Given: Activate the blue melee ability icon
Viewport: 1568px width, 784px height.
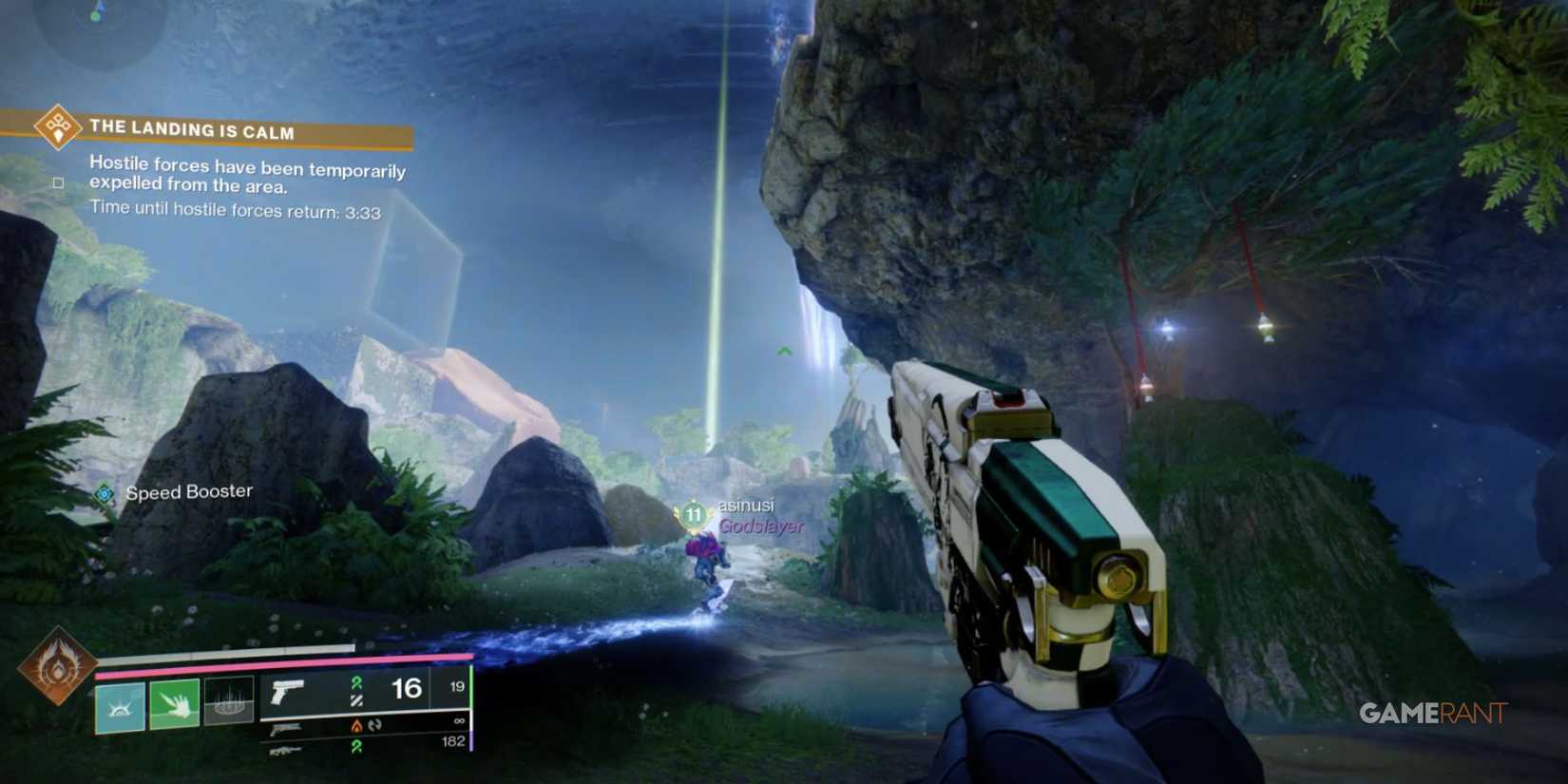Looking at the screenshot, I should click(120, 705).
